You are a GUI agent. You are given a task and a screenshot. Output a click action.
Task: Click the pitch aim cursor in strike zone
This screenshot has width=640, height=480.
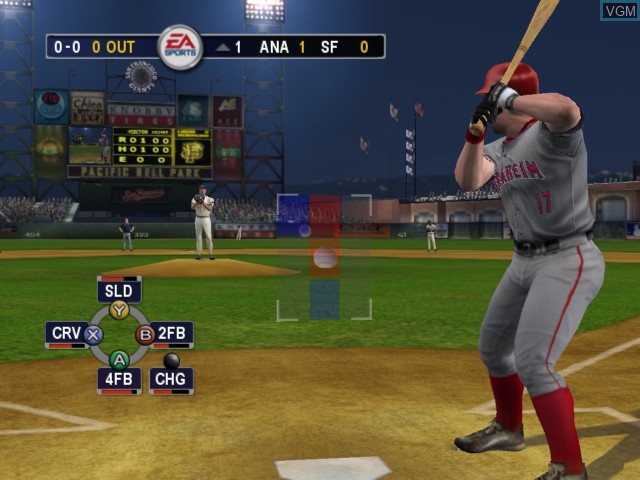pyautogui.click(x=325, y=258)
